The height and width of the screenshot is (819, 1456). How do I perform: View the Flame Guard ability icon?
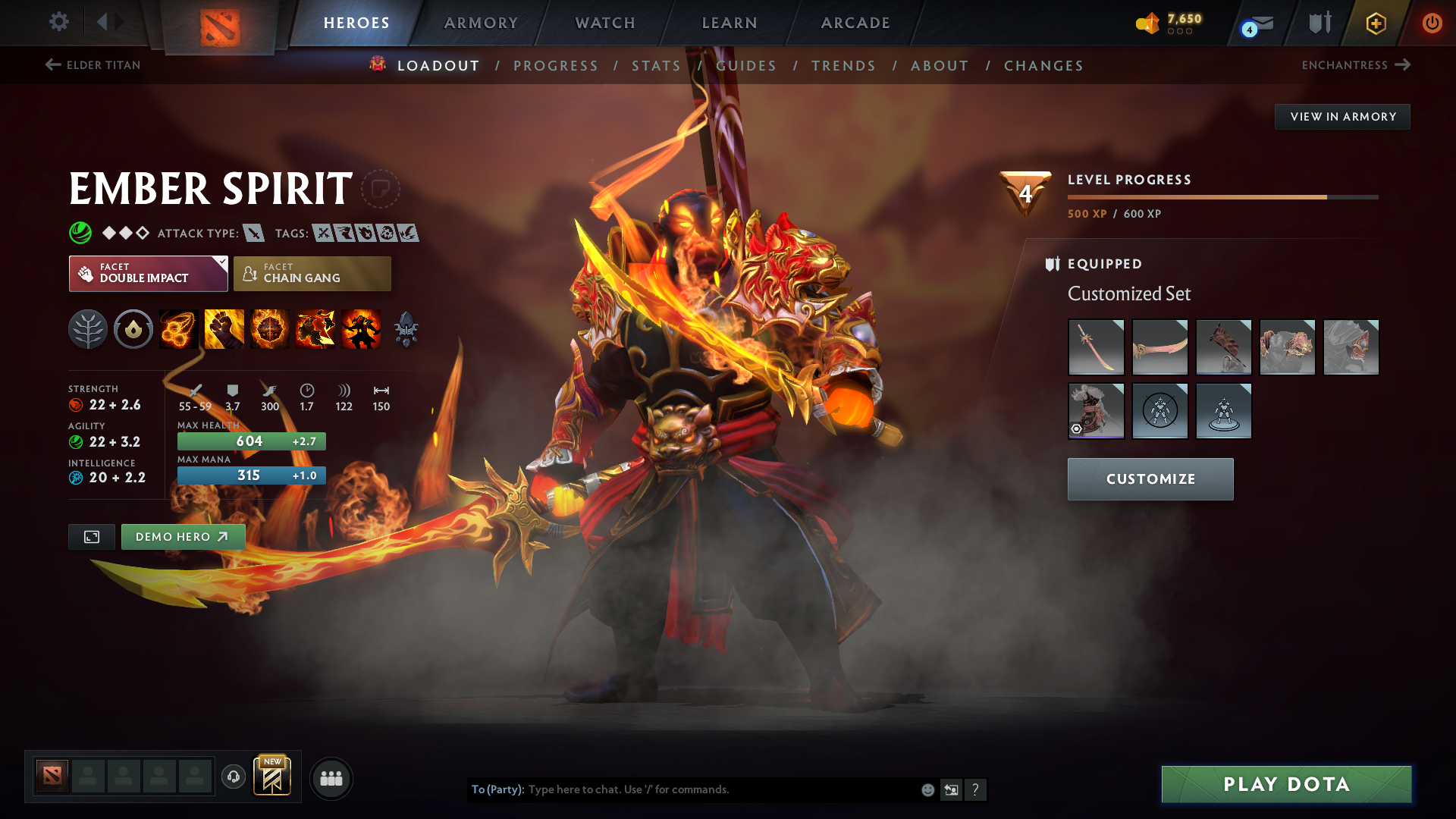pyautogui.click(x=269, y=329)
